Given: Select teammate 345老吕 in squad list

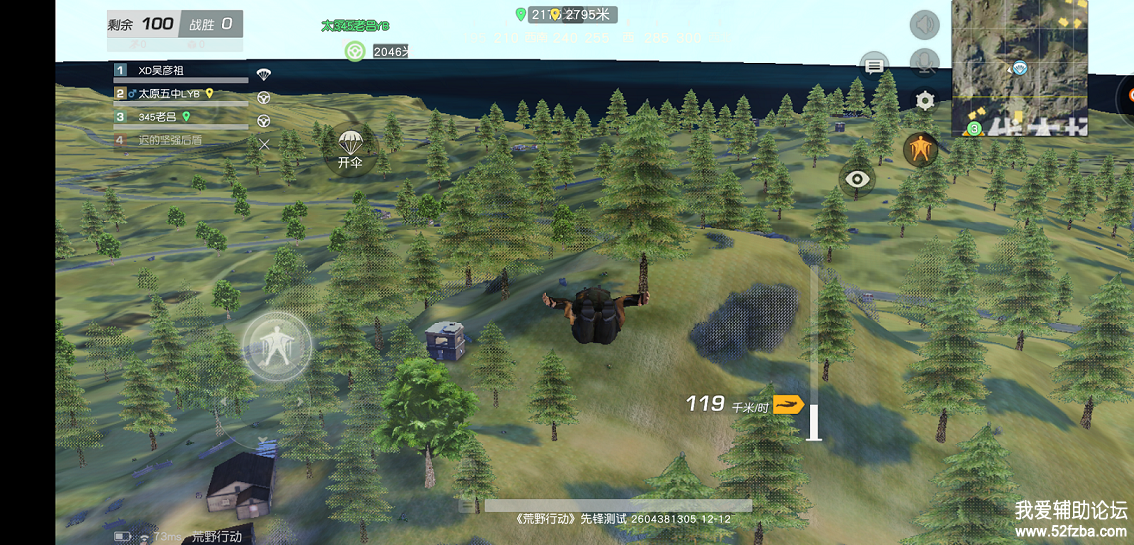Looking at the screenshot, I should pyautogui.click(x=181, y=117).
